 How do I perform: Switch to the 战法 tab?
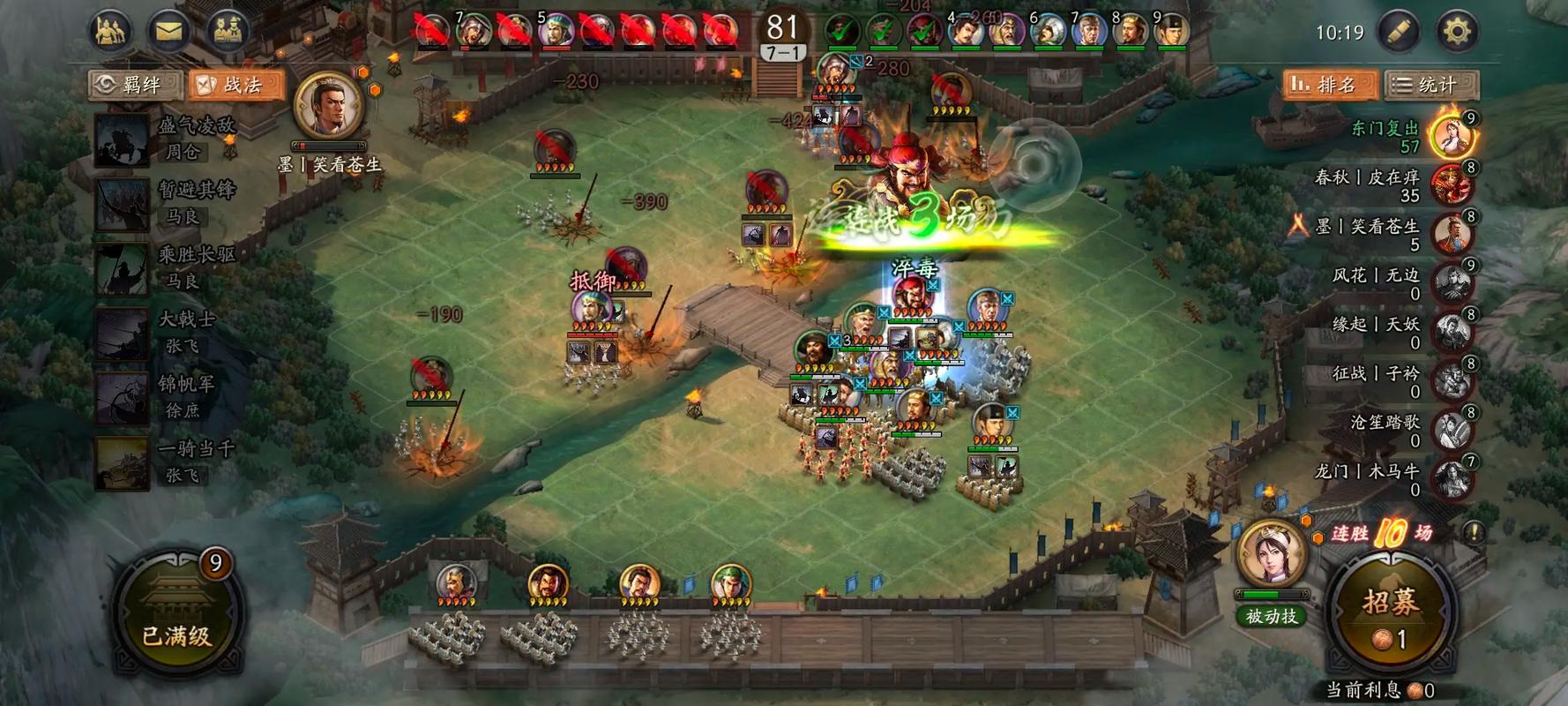[235, 85]
